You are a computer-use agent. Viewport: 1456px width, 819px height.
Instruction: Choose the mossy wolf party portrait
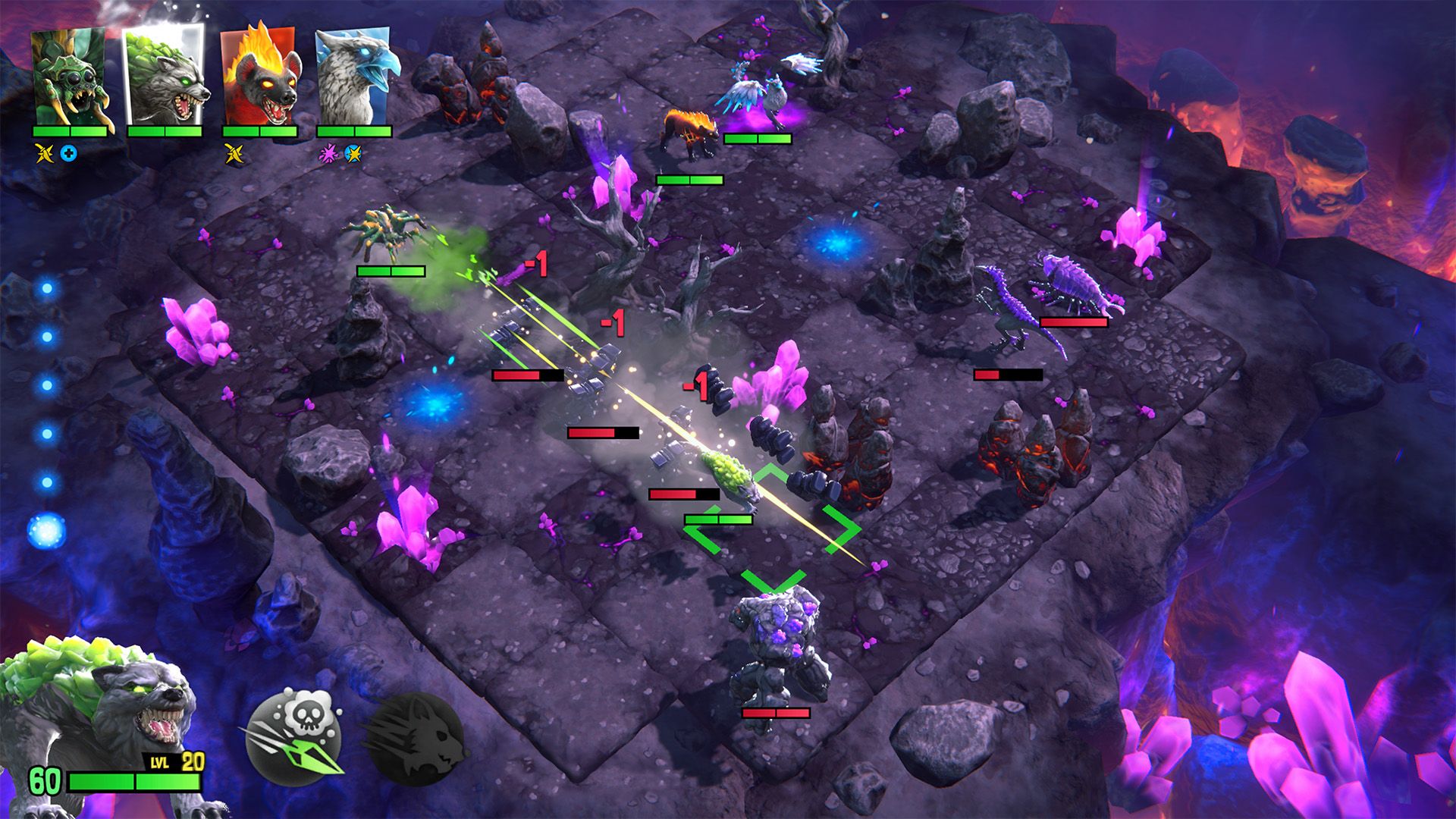point(164,76)
